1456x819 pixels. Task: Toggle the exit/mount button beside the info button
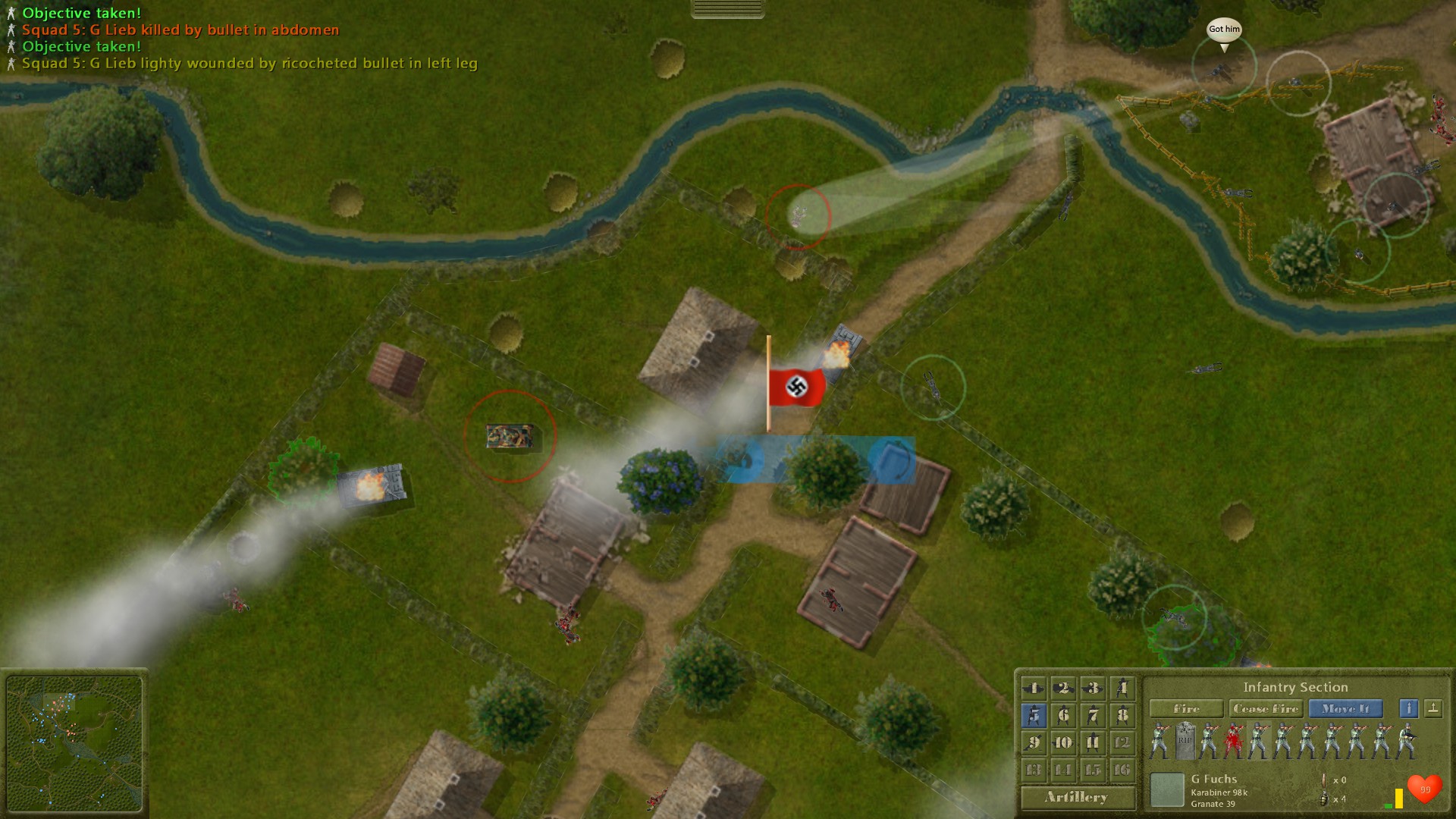tap(1434, 710)
